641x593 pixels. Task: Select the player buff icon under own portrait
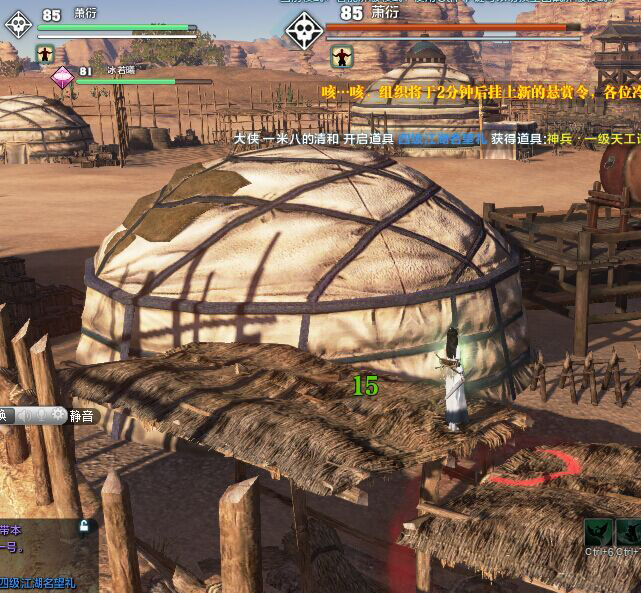point(45,54)
